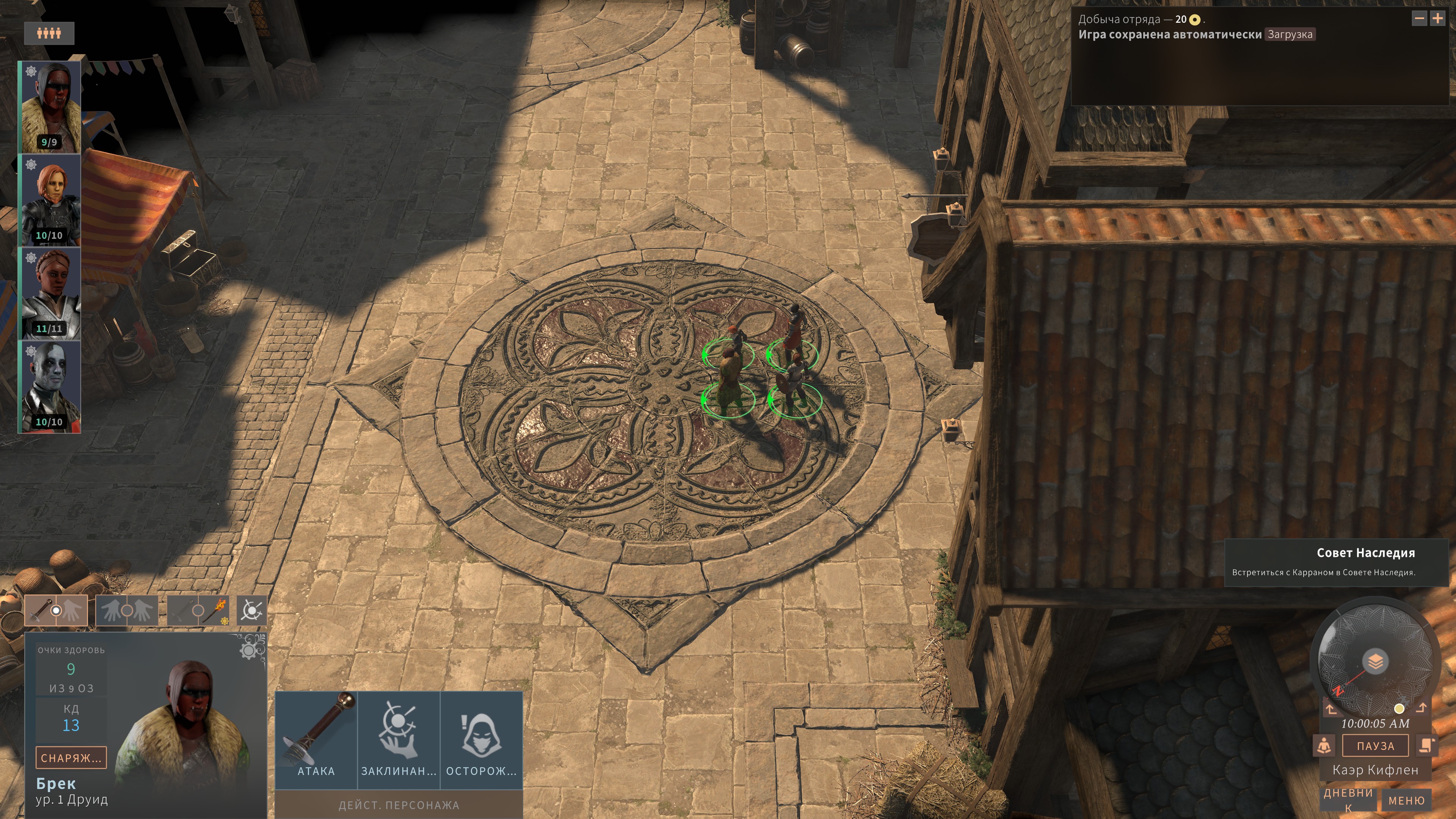Select the red-haired hero portrait with 10/10
Image resolution: width=1456 pixels, height=819 pixels.
(50, 201)
